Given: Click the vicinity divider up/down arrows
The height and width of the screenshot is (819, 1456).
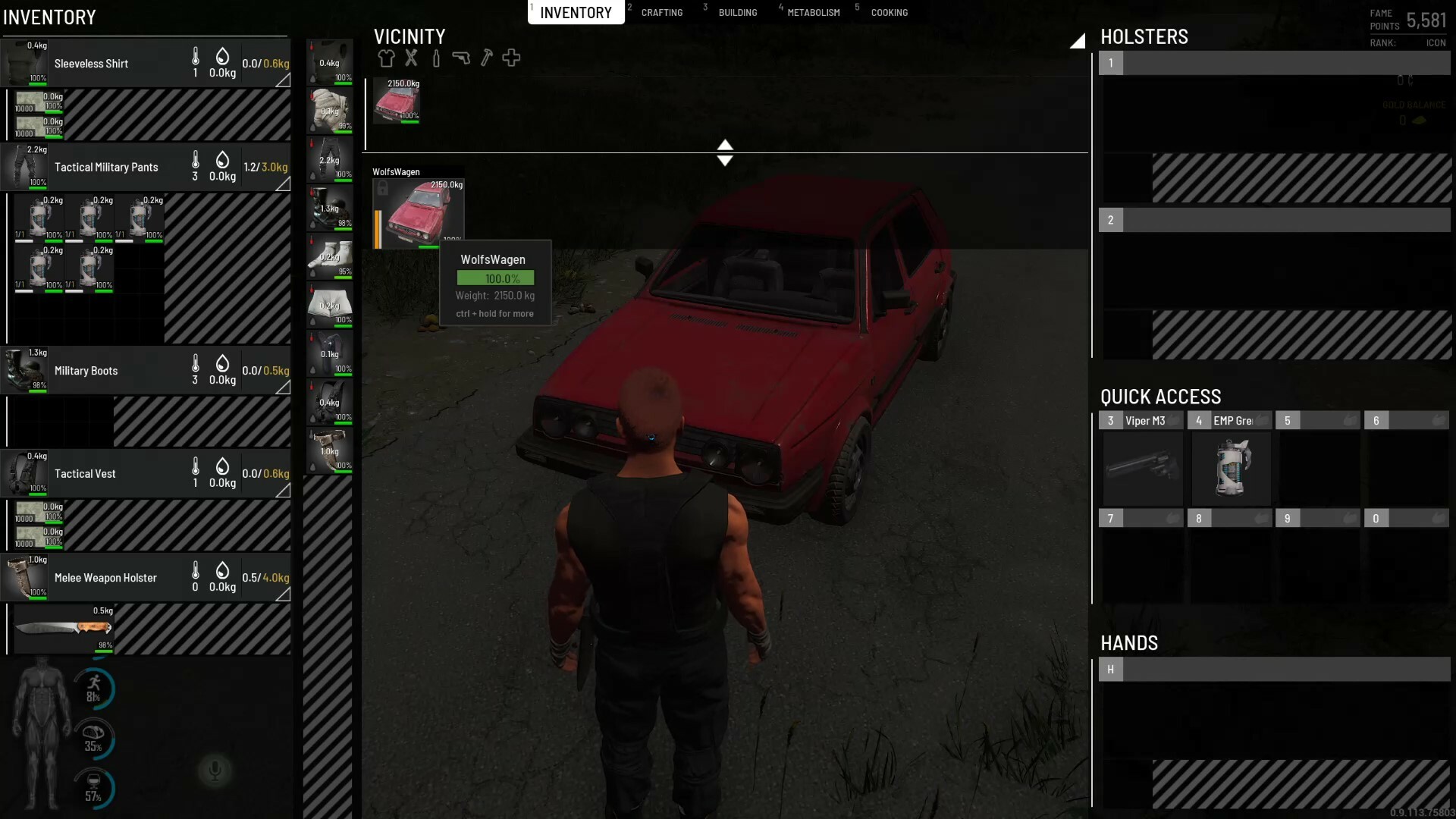Looking at the screenshot, I should pos(725,152).
